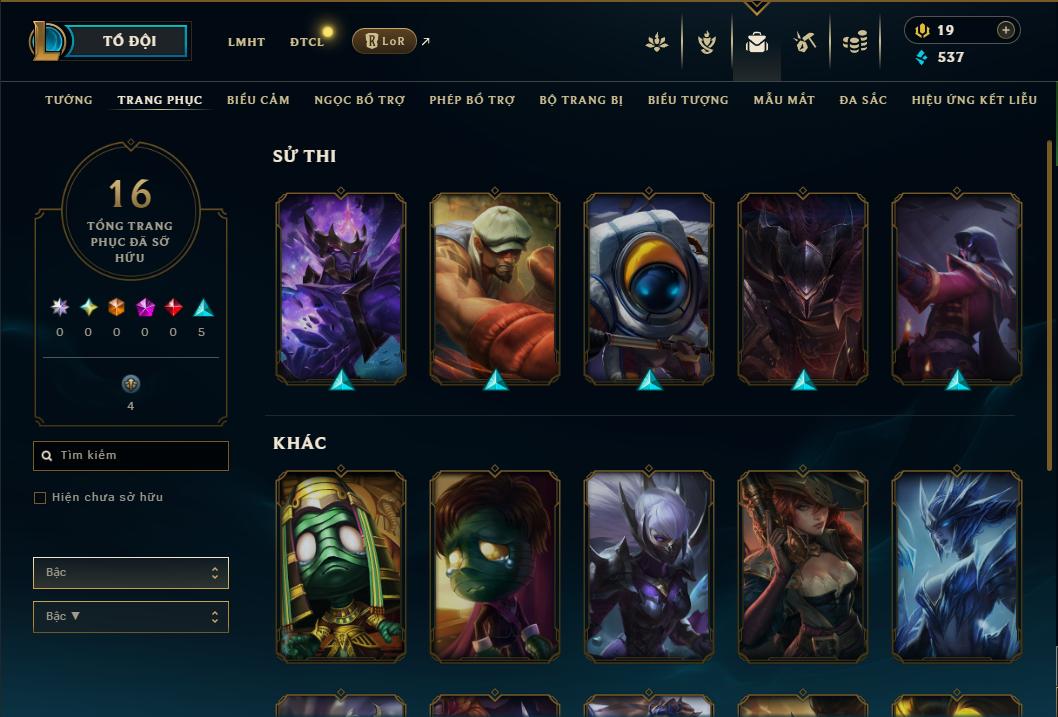Open the TƯỚNG champions tab
The image size is (1058, 717).
point(69,100)
